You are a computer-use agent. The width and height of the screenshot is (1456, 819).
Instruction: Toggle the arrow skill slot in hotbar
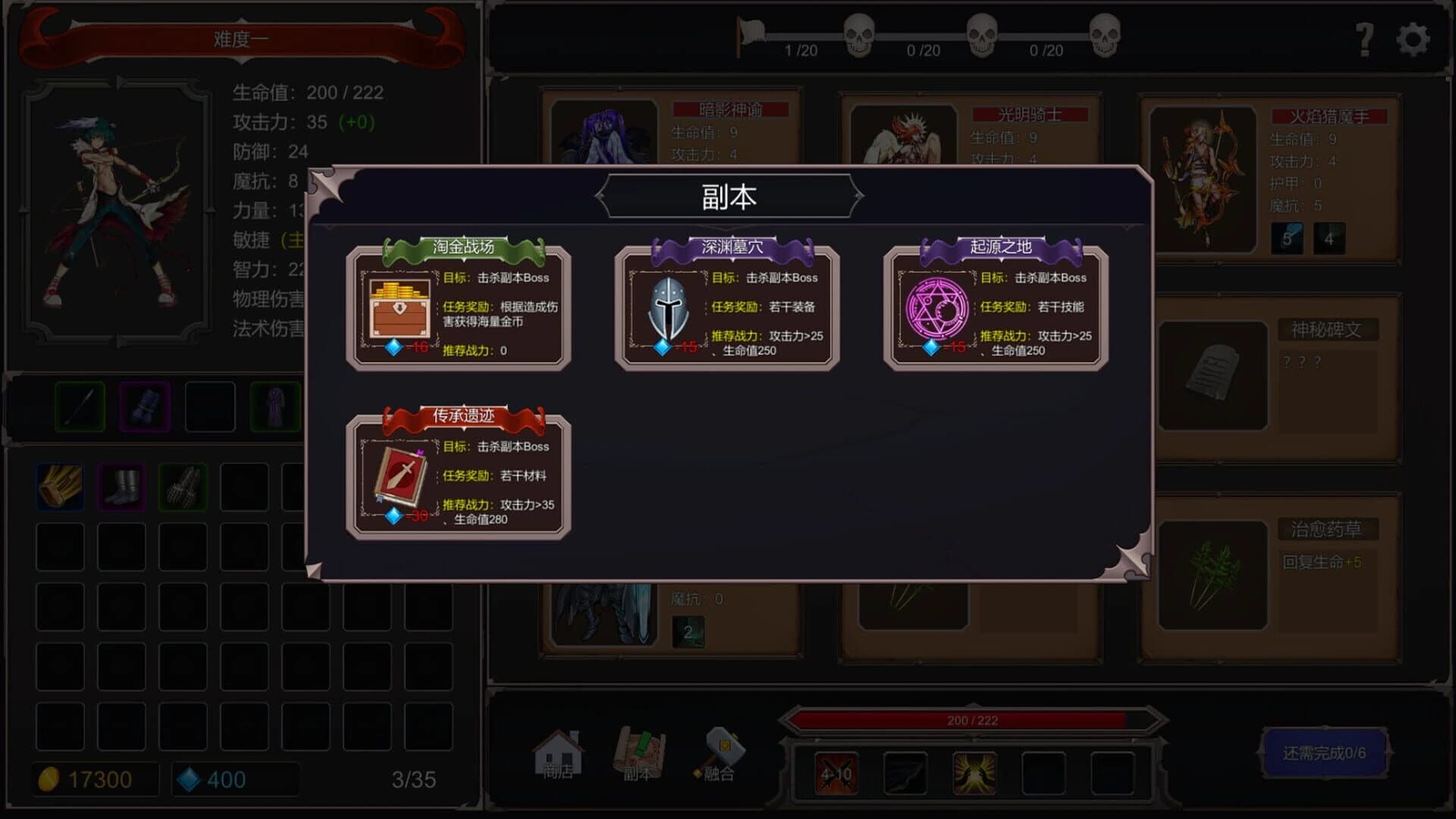click(905, 772)
